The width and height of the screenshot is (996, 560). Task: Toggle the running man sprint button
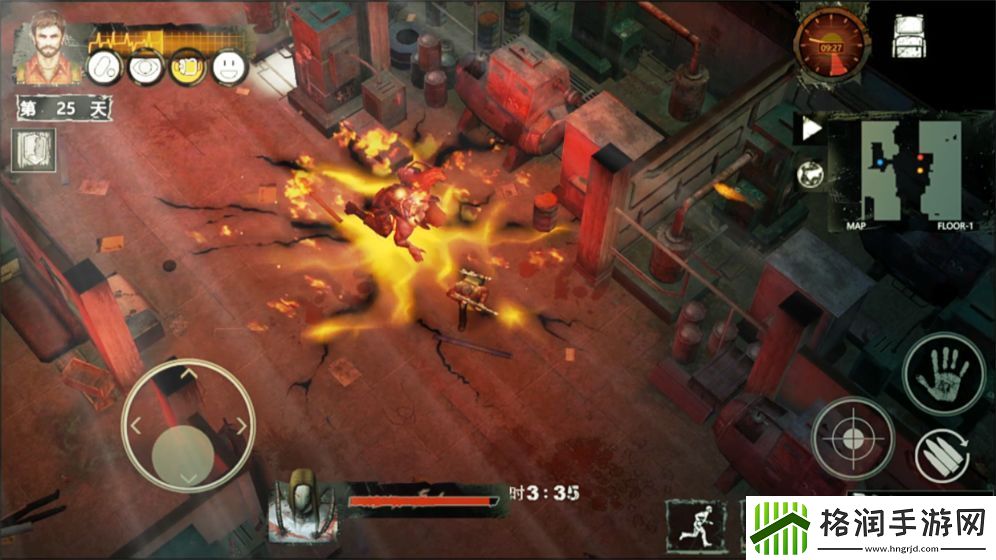point(696,523)
